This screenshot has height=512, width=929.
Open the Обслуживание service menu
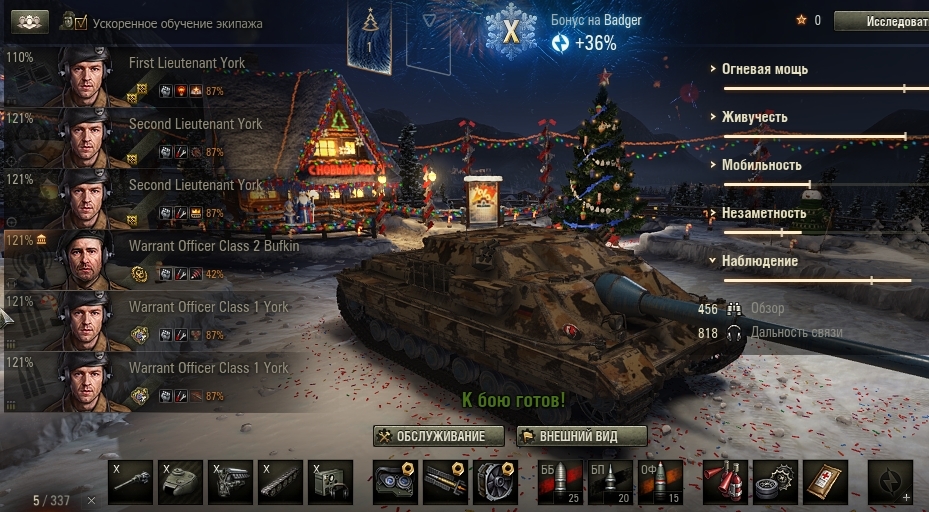point(436,437)
